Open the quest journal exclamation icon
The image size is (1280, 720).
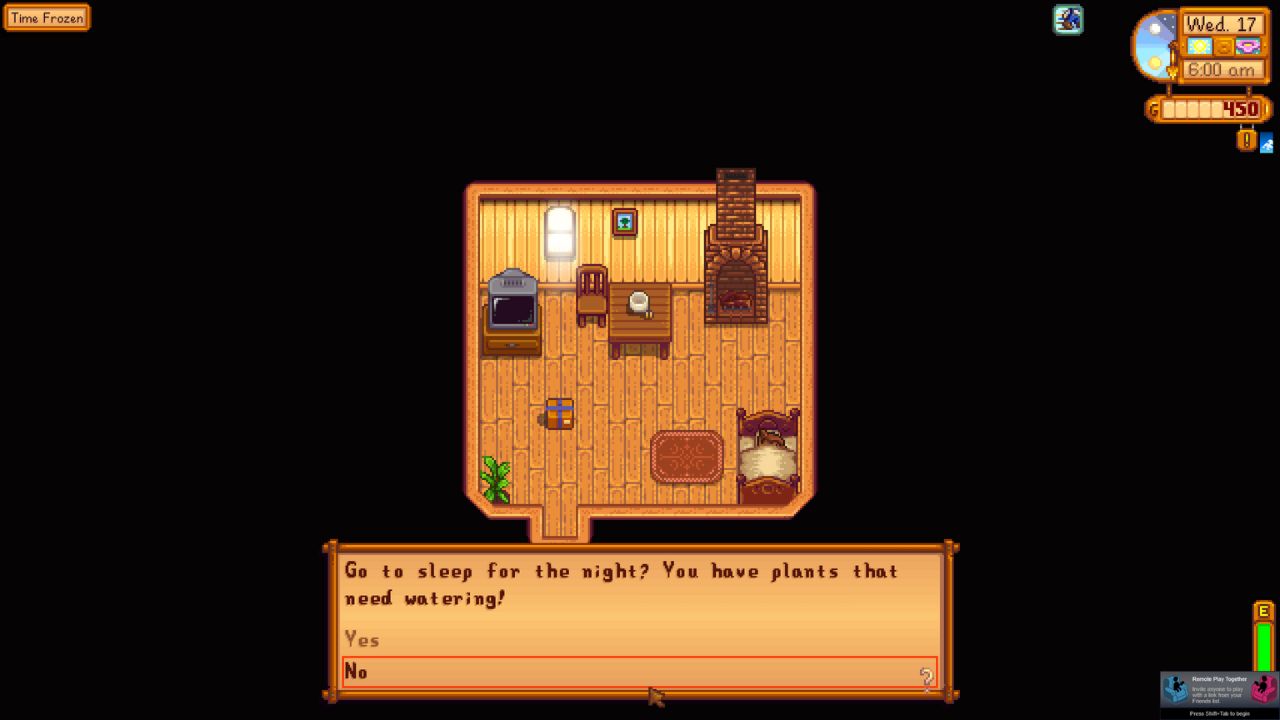pyautogui.click(x=1246, y=140)
